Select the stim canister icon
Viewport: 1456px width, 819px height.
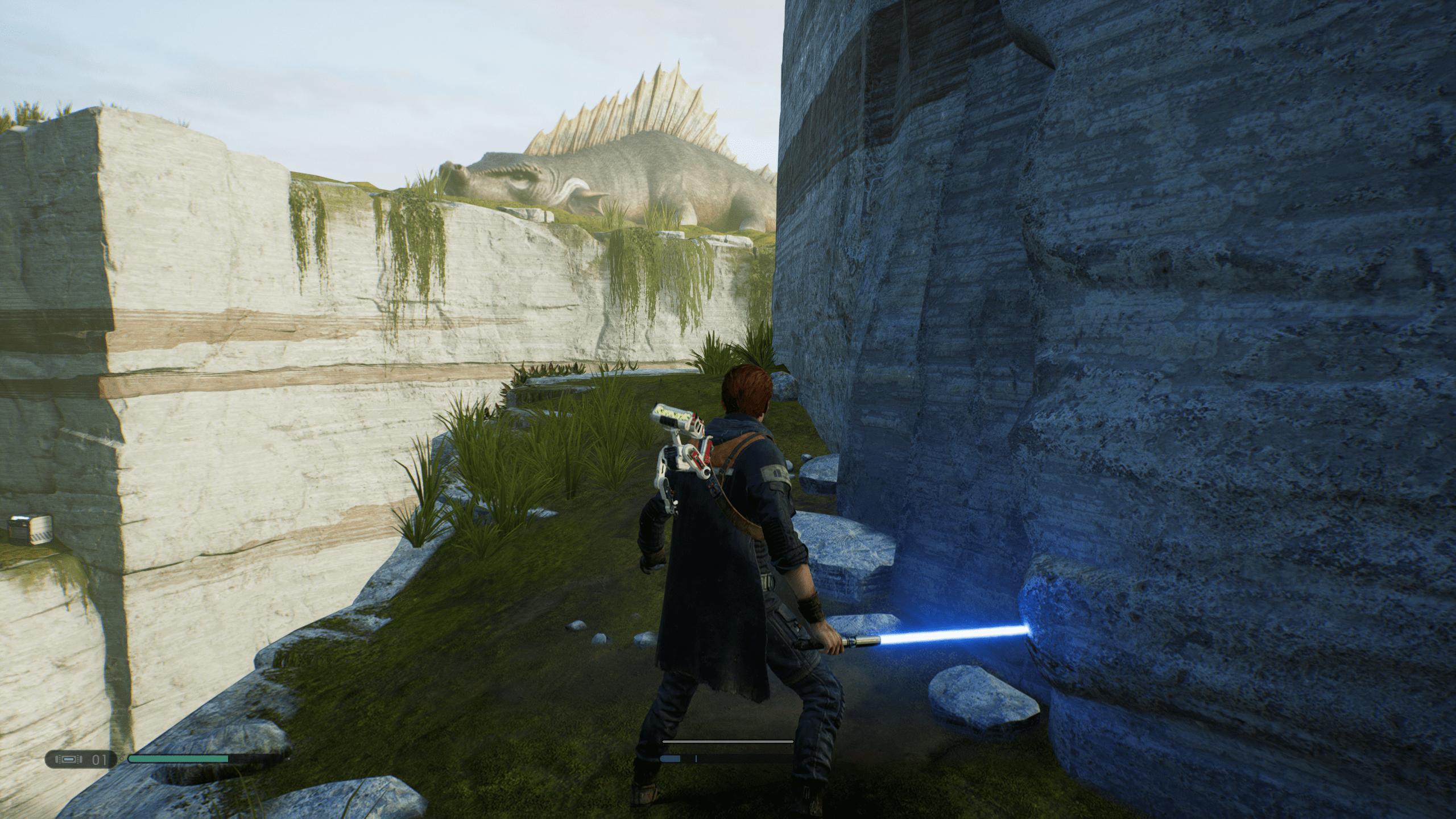(68, 759)
